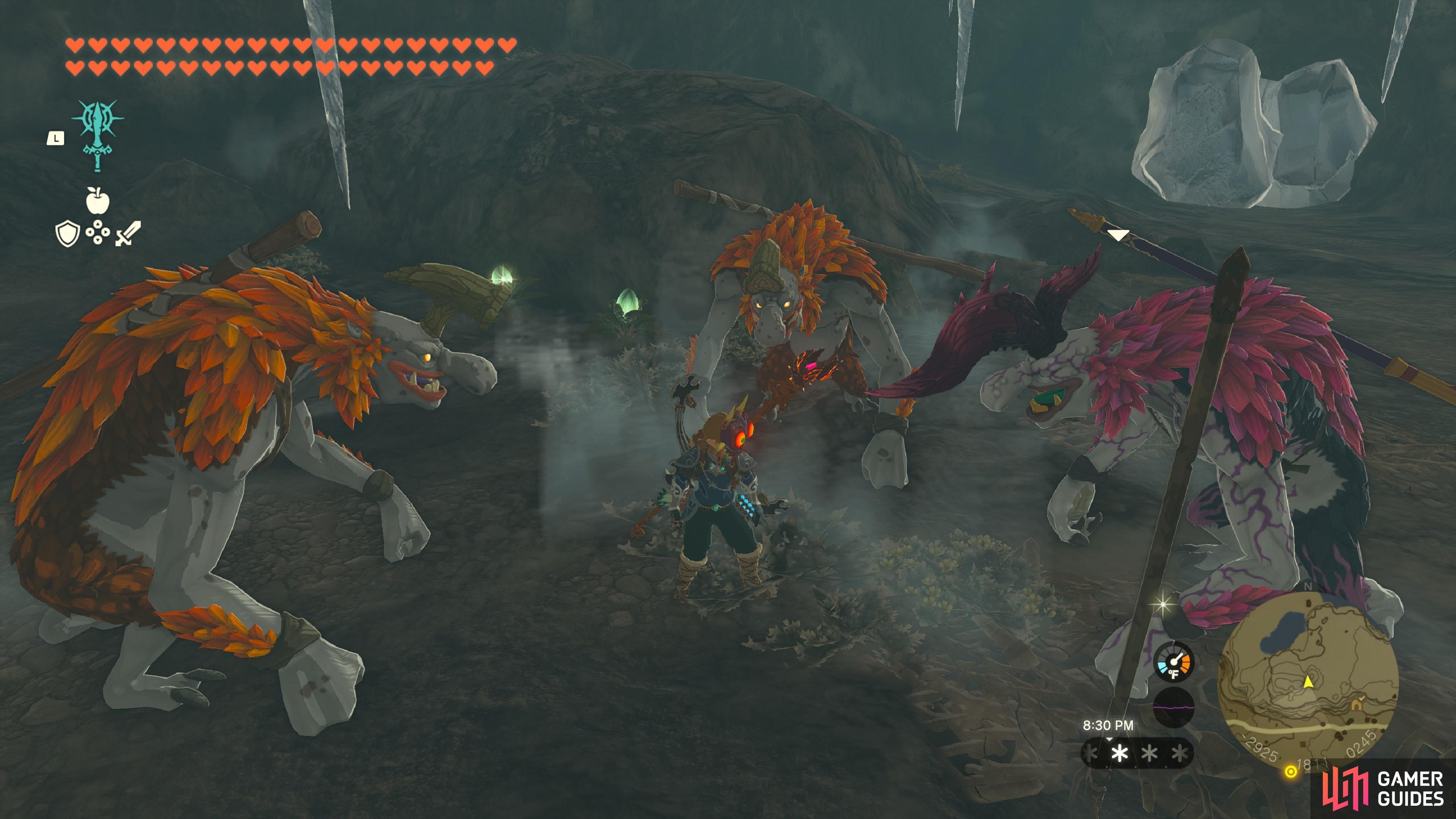Check the temperature gauge icon

(x=1174, y=662)
